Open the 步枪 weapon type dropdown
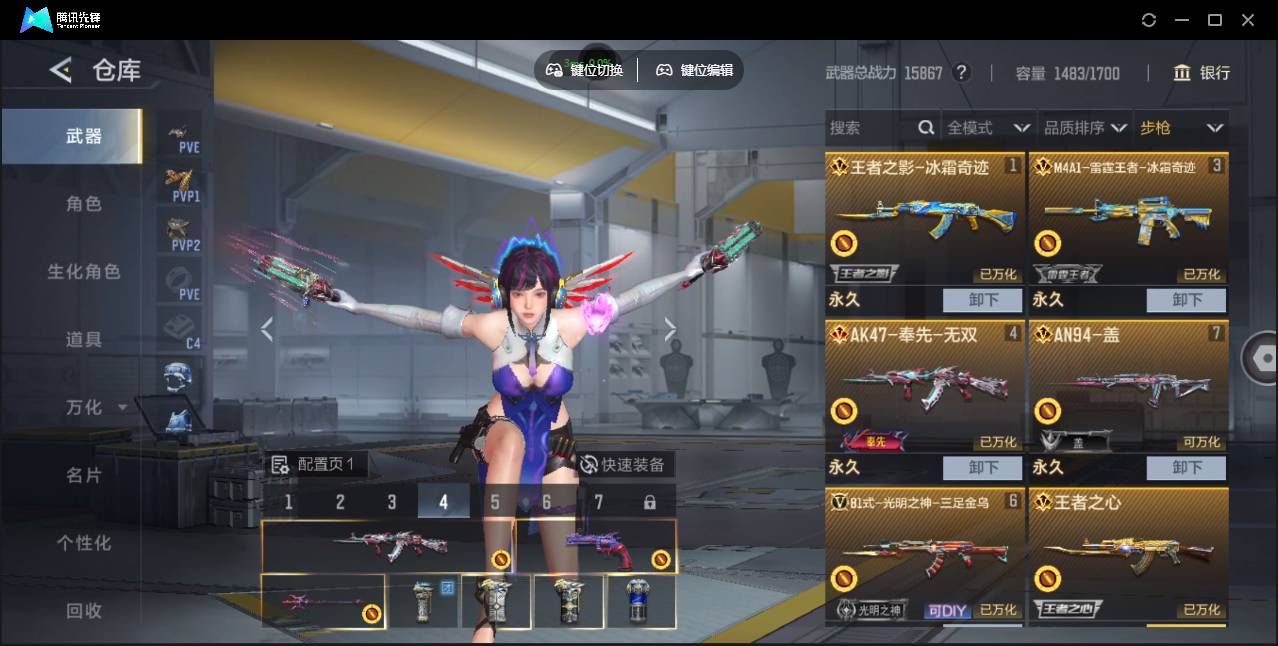Viewport: 1278px width, 646px height. [1180, 128]
